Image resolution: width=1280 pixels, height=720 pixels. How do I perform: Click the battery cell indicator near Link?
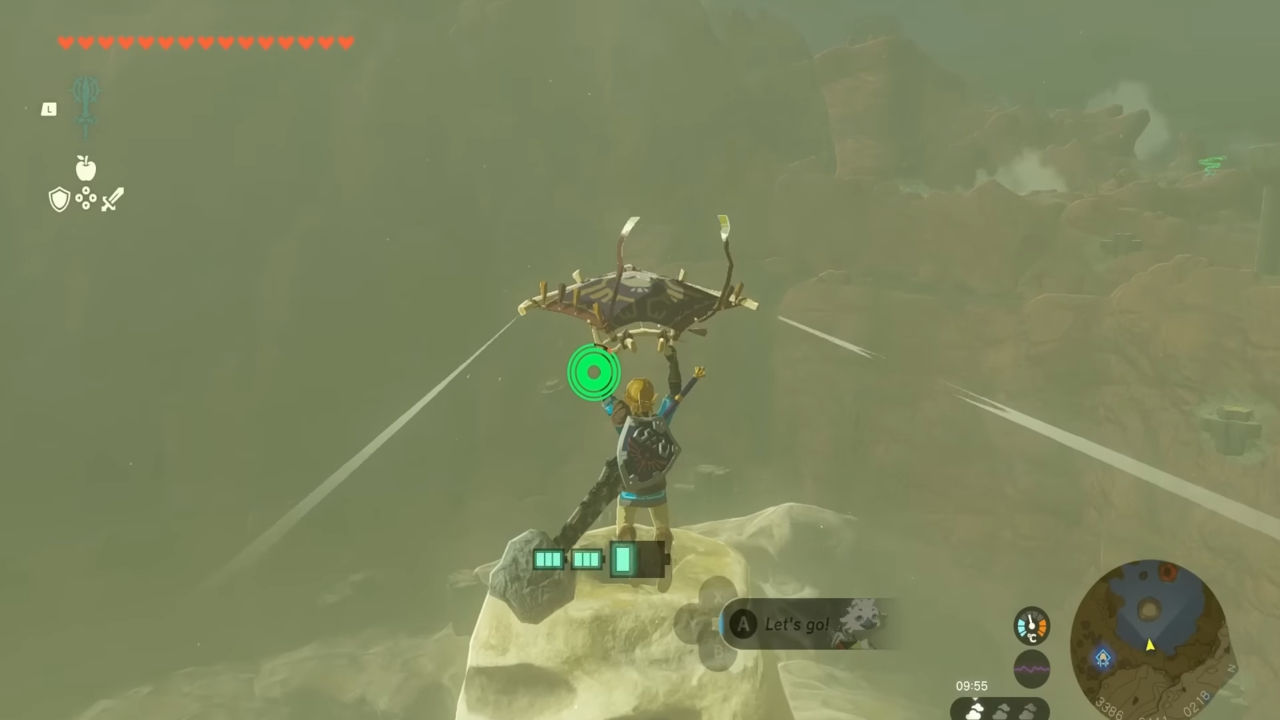click(600, 560)
